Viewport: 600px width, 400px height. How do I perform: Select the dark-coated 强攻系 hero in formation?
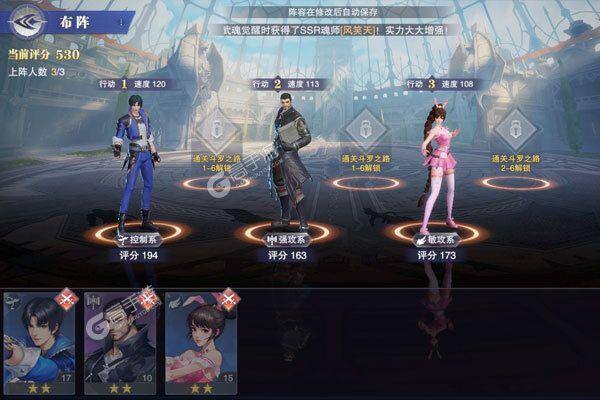[x=287, y=160]
